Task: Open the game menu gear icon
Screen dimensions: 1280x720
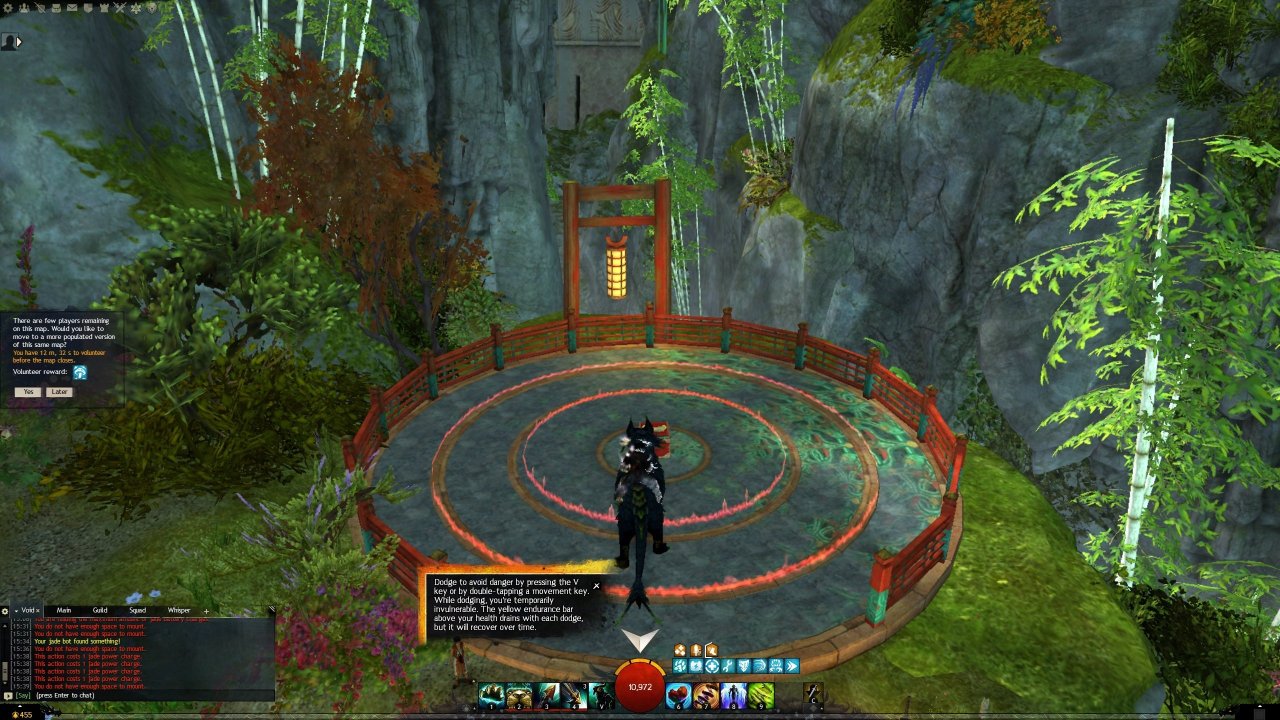Action: [7, 7]
